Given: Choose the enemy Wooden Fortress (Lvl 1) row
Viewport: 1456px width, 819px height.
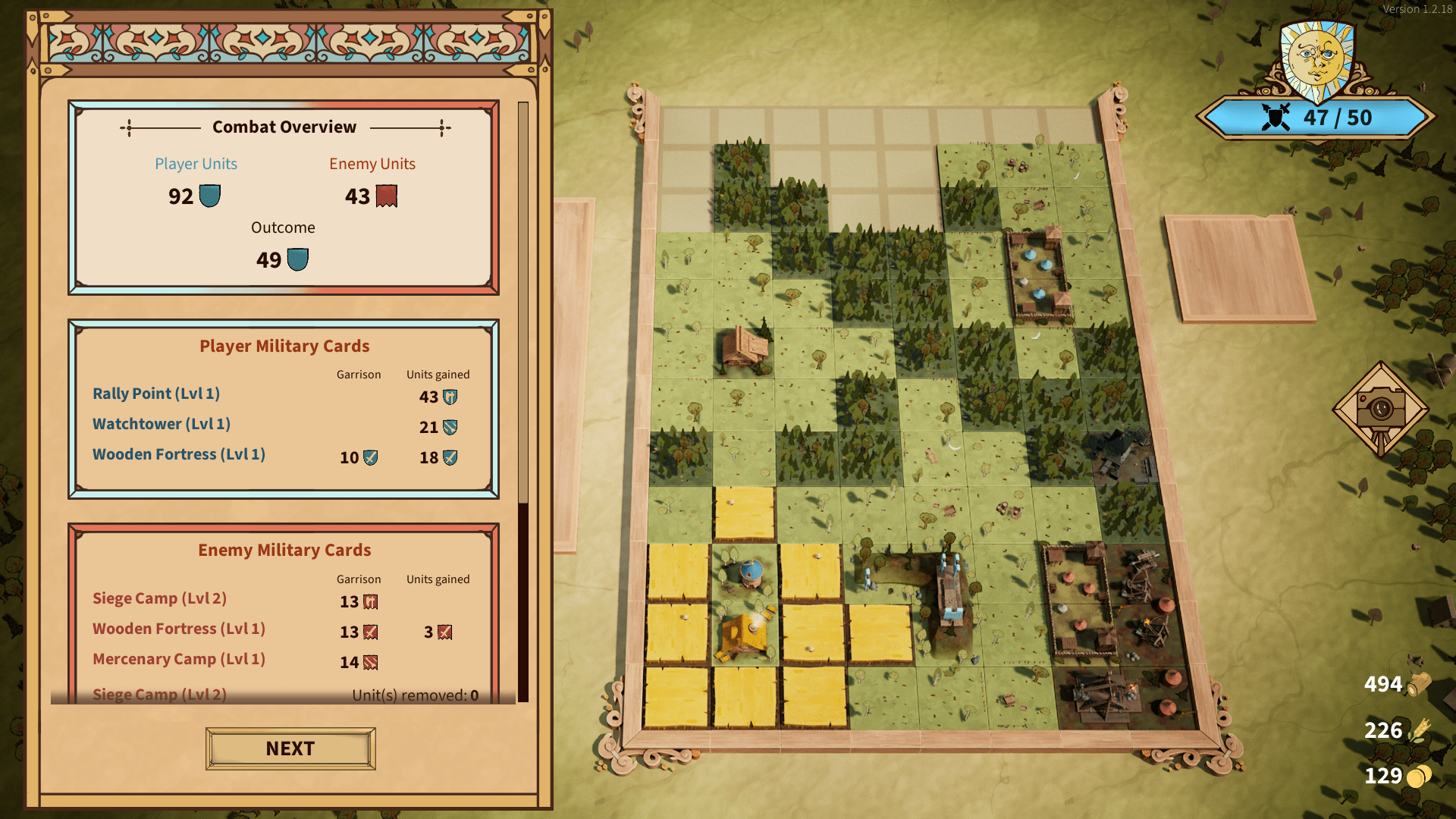Looking at the screenshot, I should coord(179,629).
